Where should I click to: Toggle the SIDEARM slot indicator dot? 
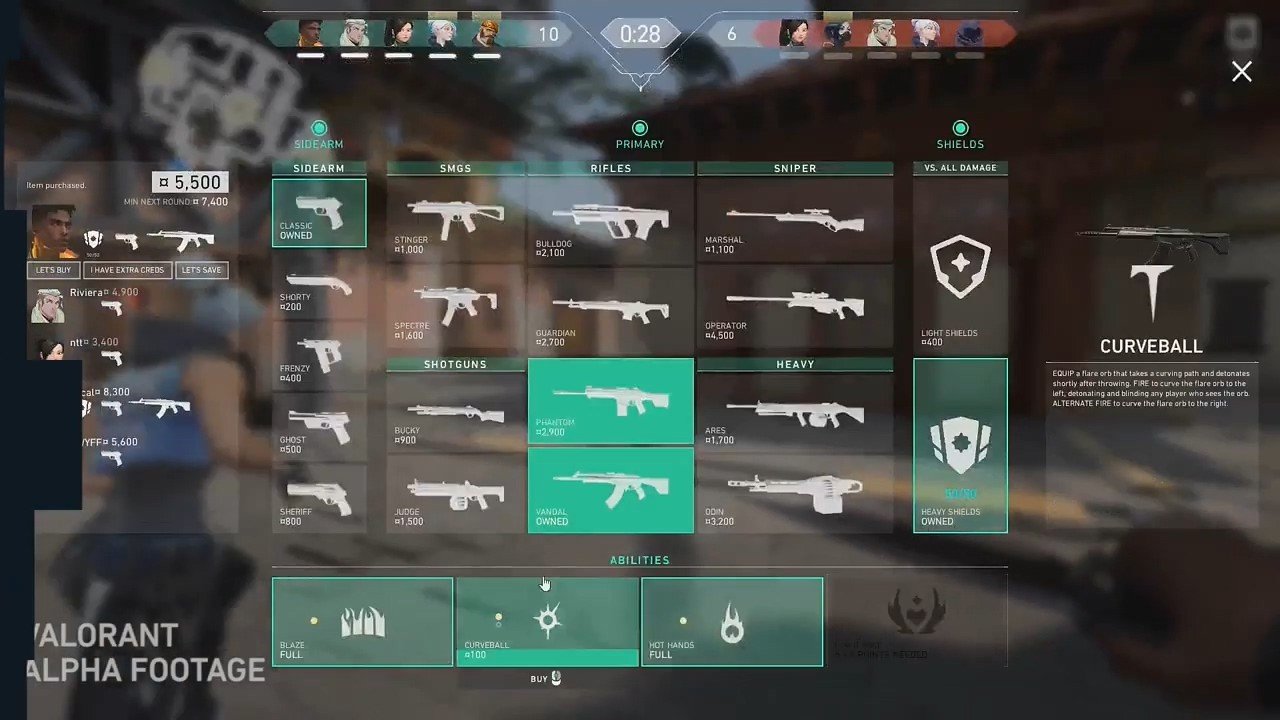pos(318,128)
